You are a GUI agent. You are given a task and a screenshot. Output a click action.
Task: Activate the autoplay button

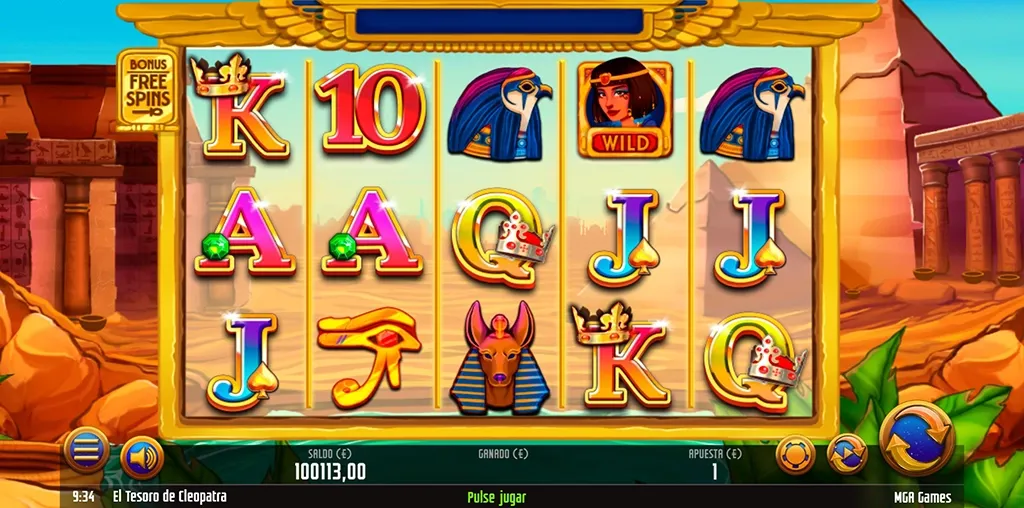tap(847, 455)
